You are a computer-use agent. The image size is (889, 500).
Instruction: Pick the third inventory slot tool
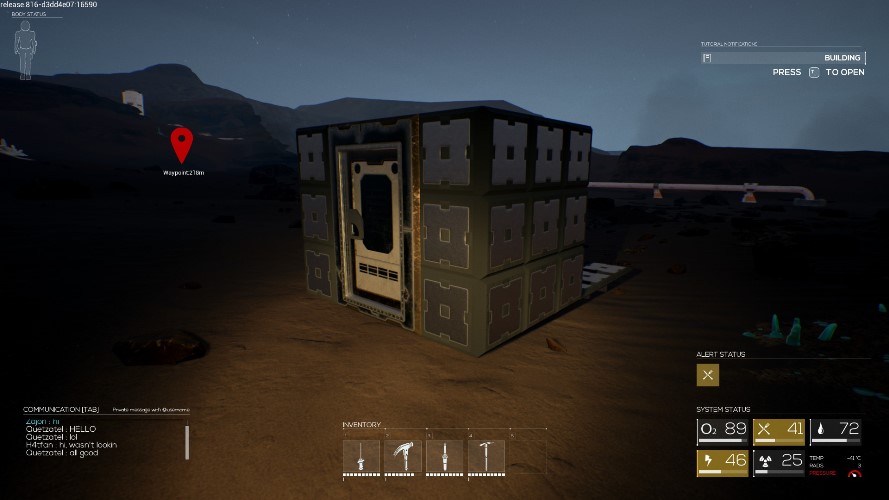(444, 457)
